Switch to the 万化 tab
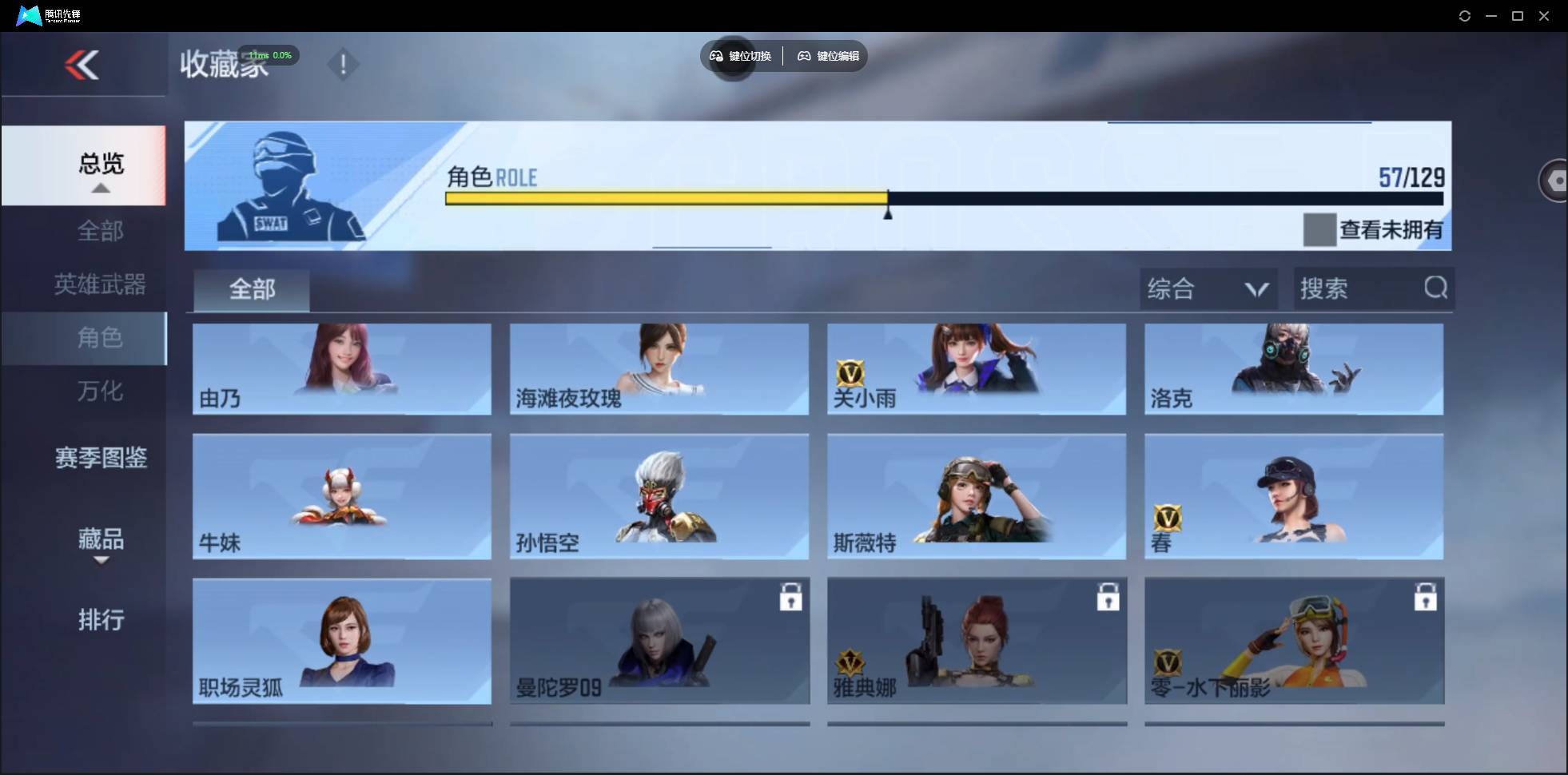The image size is (1568, 775). click(101, 391)
